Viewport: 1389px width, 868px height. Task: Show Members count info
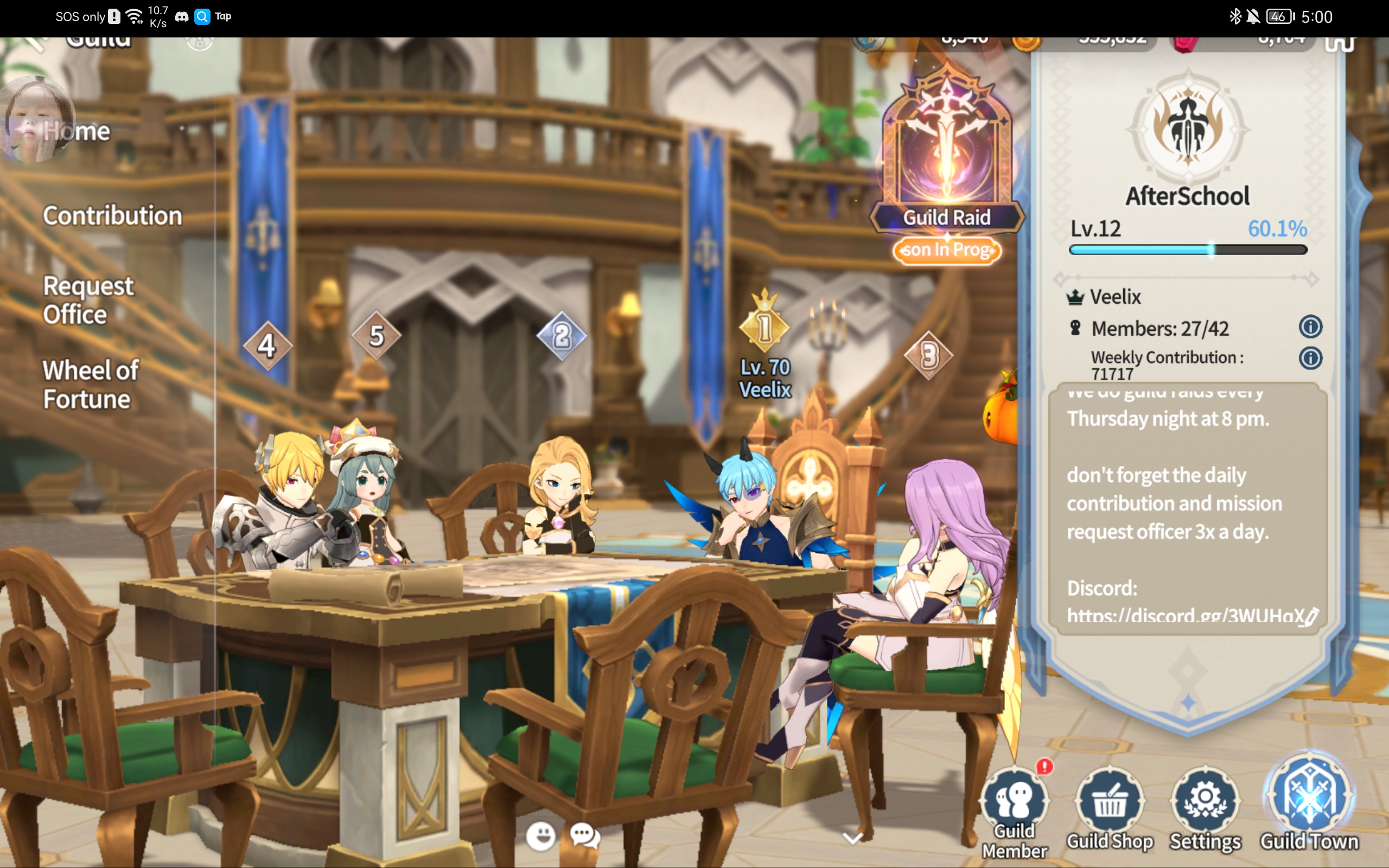(1310, 327)
